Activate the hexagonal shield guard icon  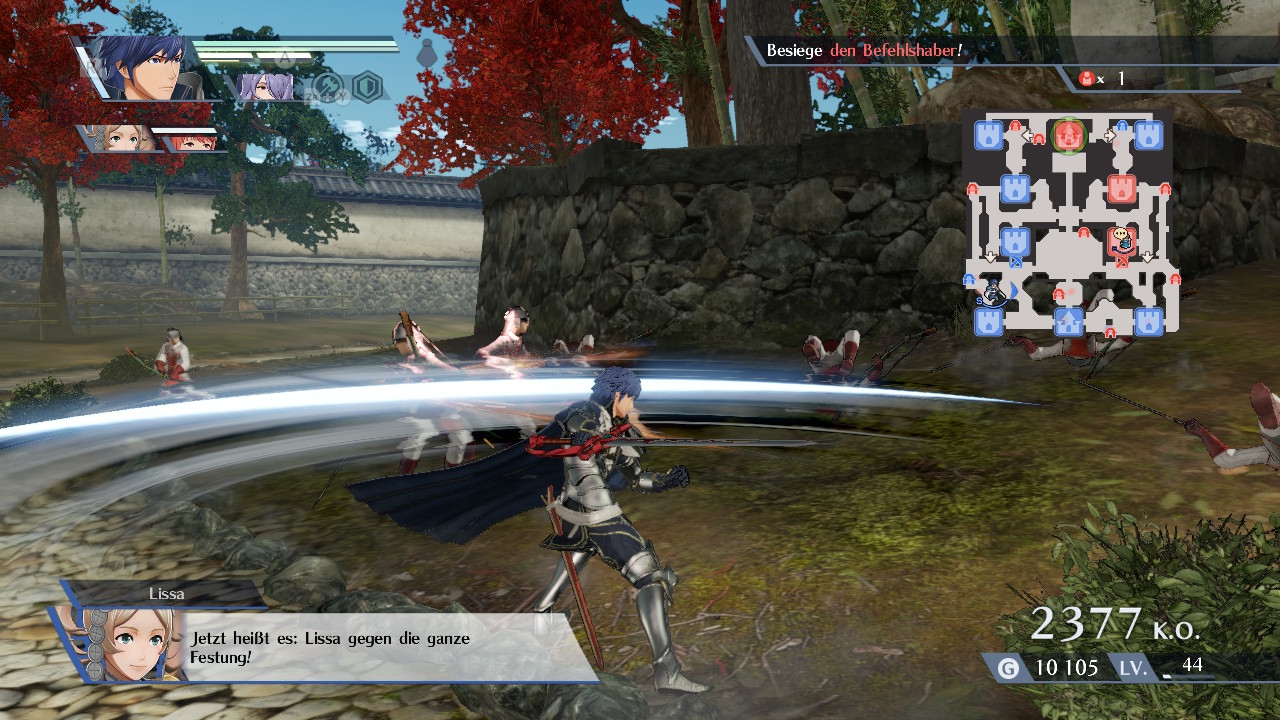[368, 86]
